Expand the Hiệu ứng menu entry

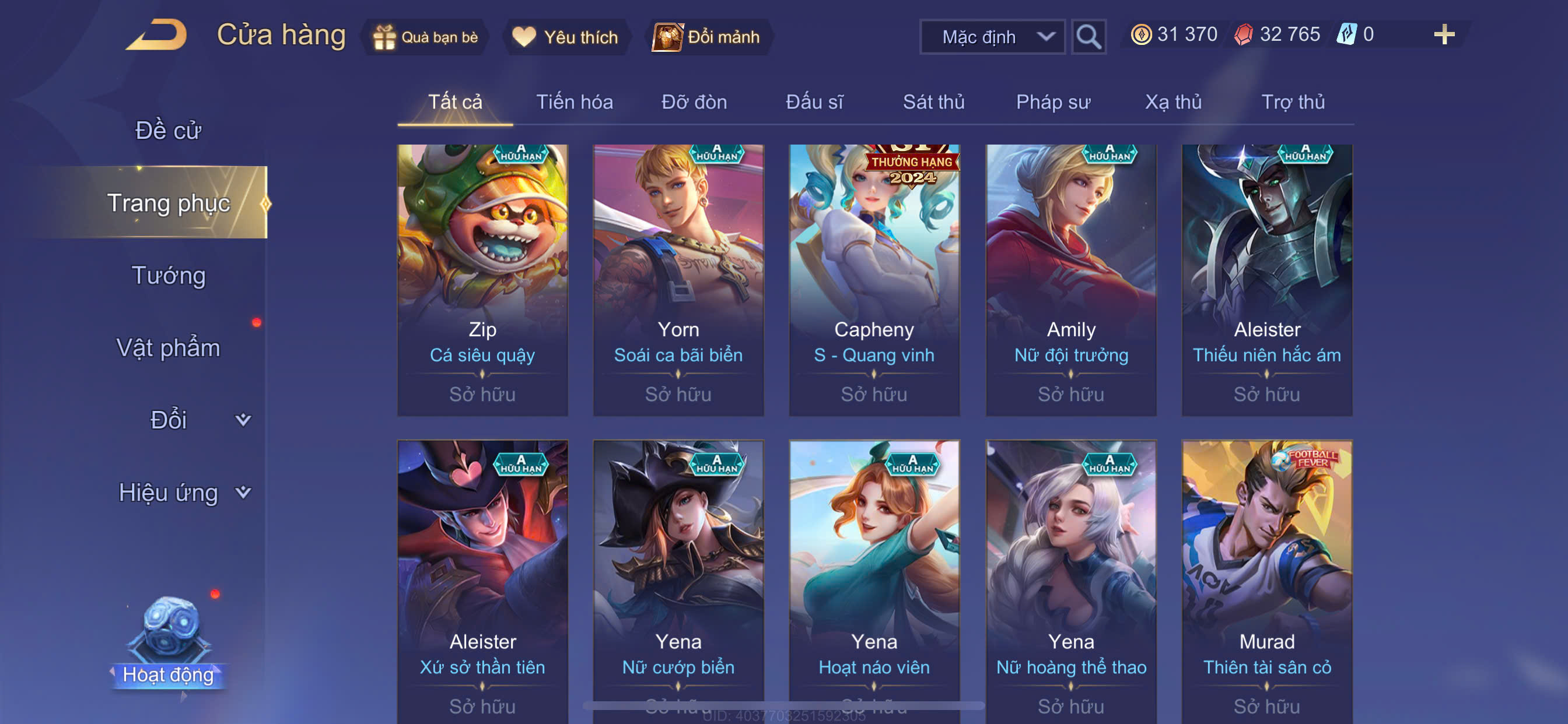pos(183,492)
